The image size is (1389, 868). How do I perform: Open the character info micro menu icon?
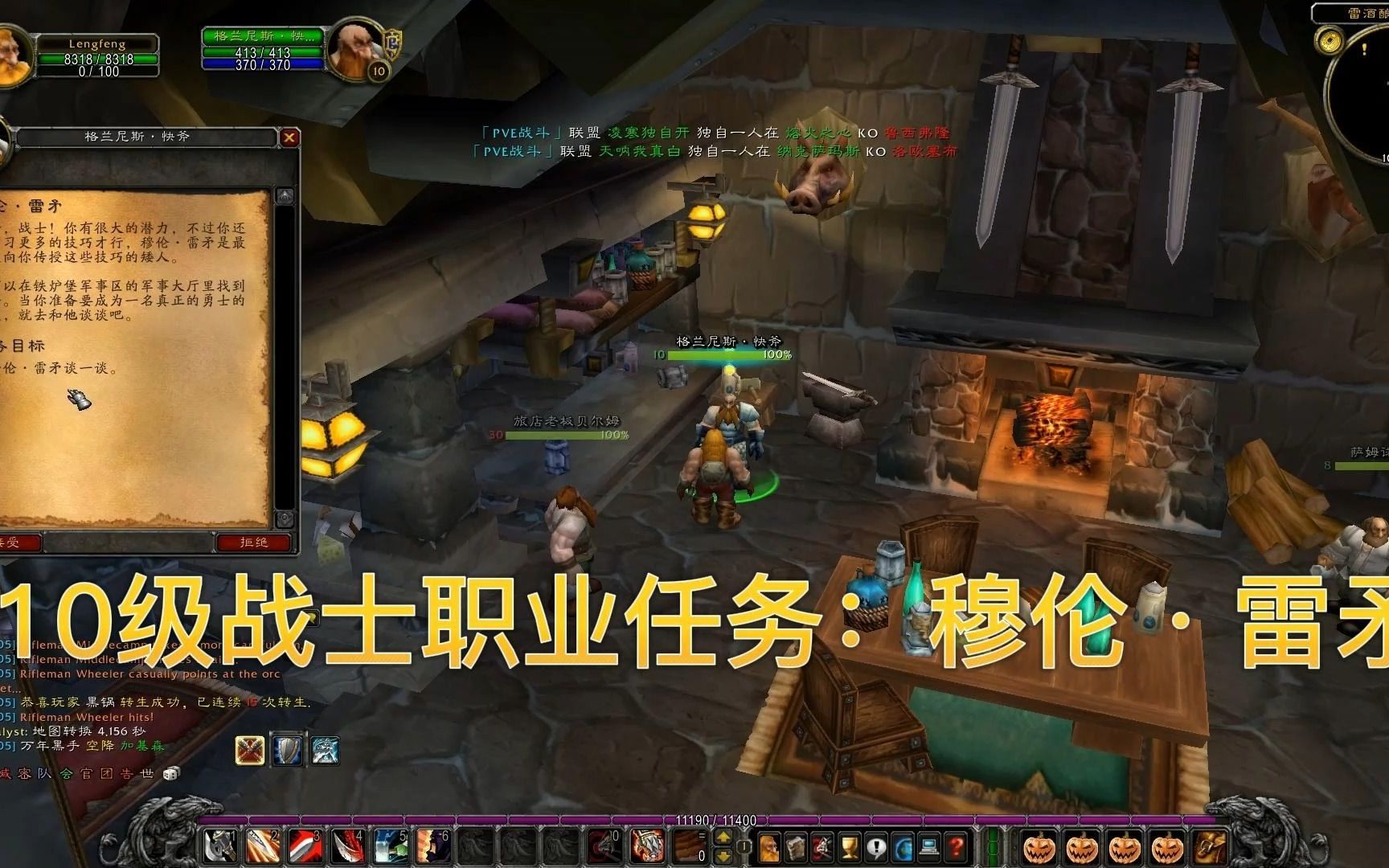[769, 846]
